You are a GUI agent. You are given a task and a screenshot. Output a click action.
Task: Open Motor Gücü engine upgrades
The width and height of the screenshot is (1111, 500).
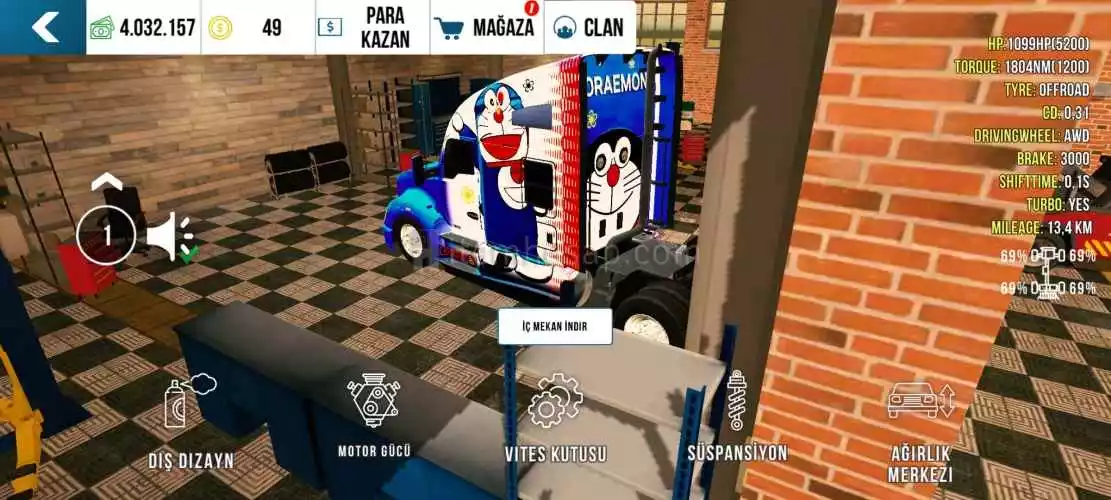[374, 415]
